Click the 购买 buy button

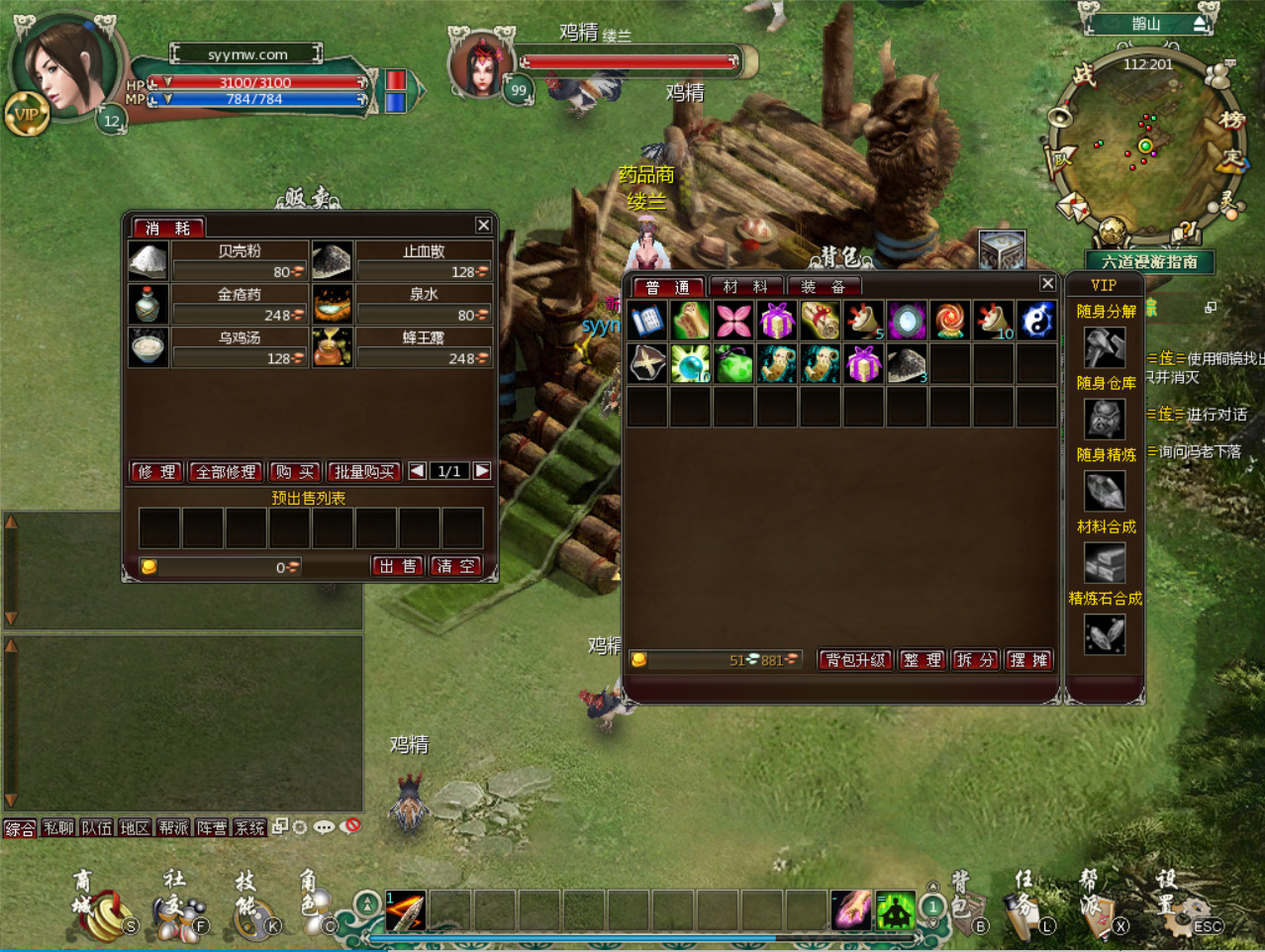pos(295,472)
